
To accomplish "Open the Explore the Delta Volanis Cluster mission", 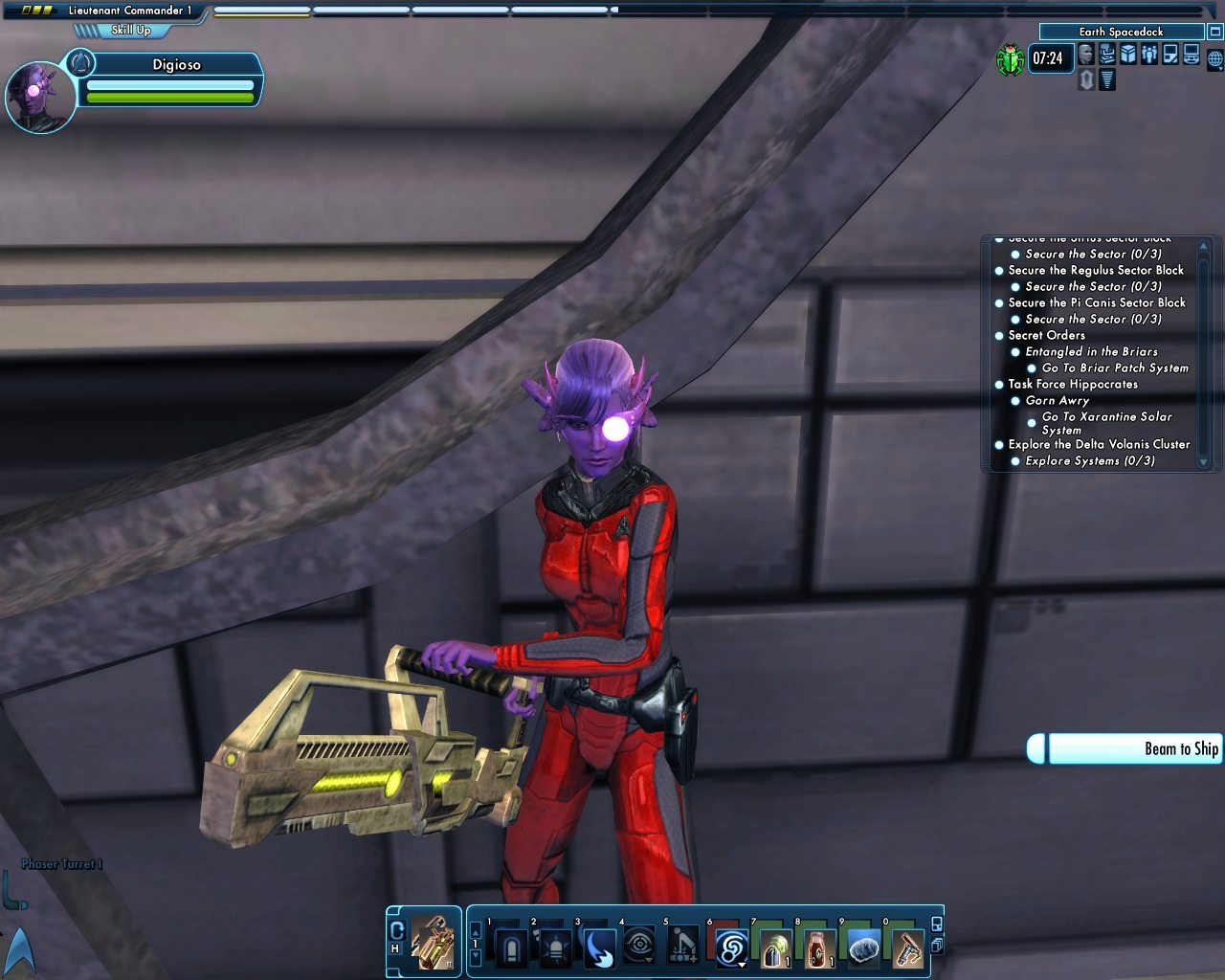I will (1098, 444).
